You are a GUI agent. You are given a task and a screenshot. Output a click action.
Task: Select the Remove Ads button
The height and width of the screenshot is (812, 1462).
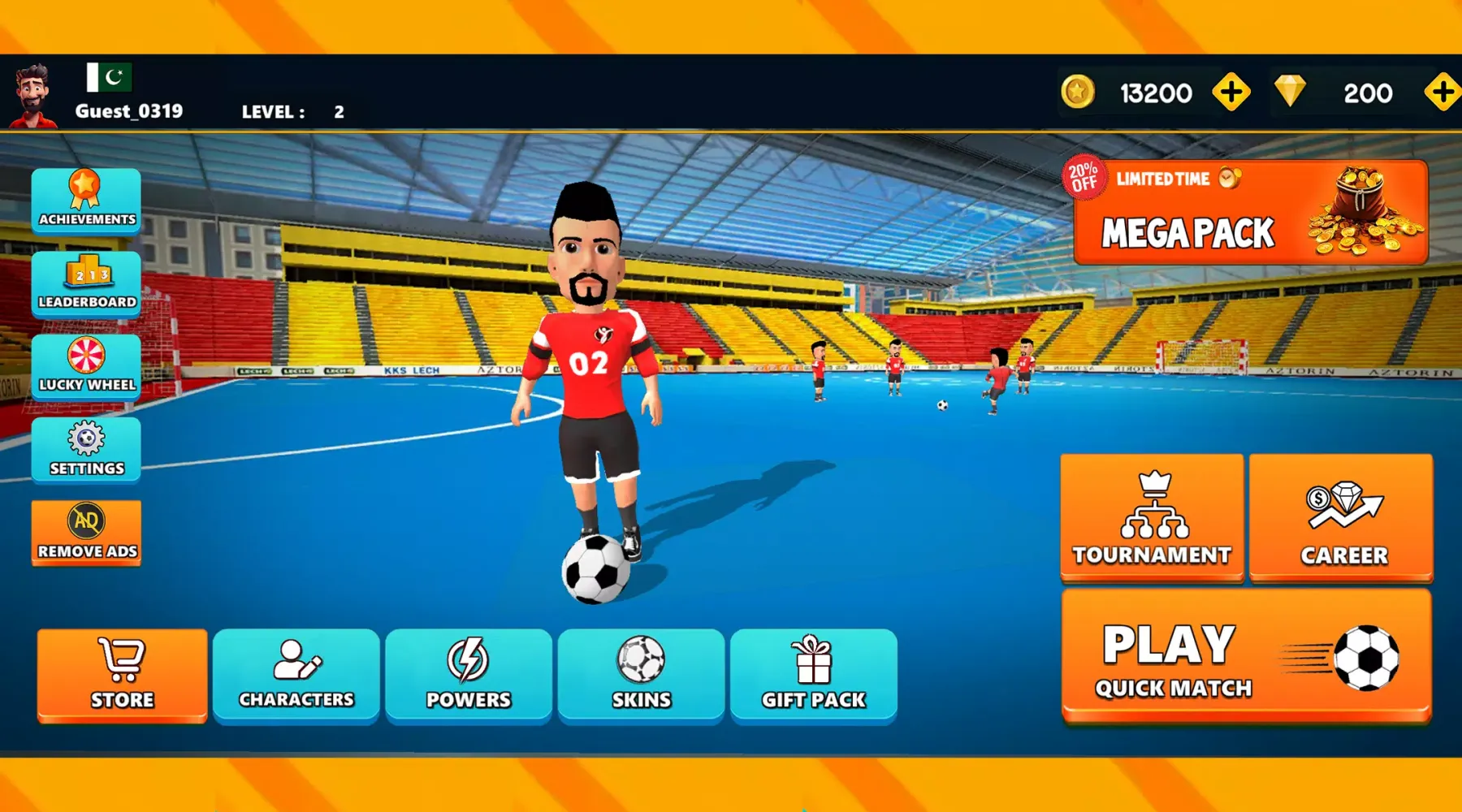(86, 532)
